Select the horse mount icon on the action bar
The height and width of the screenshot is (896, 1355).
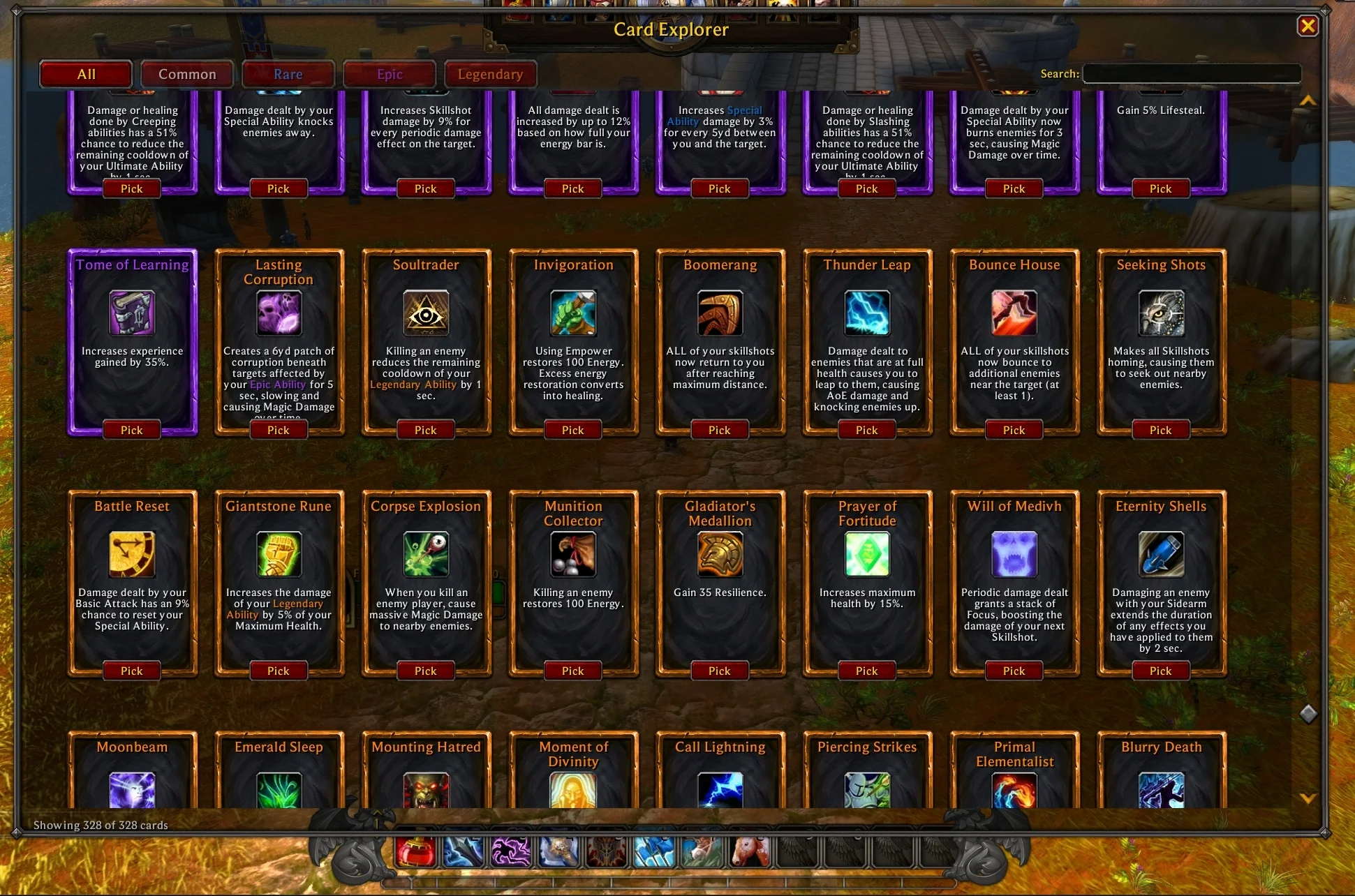coord(750,851)
